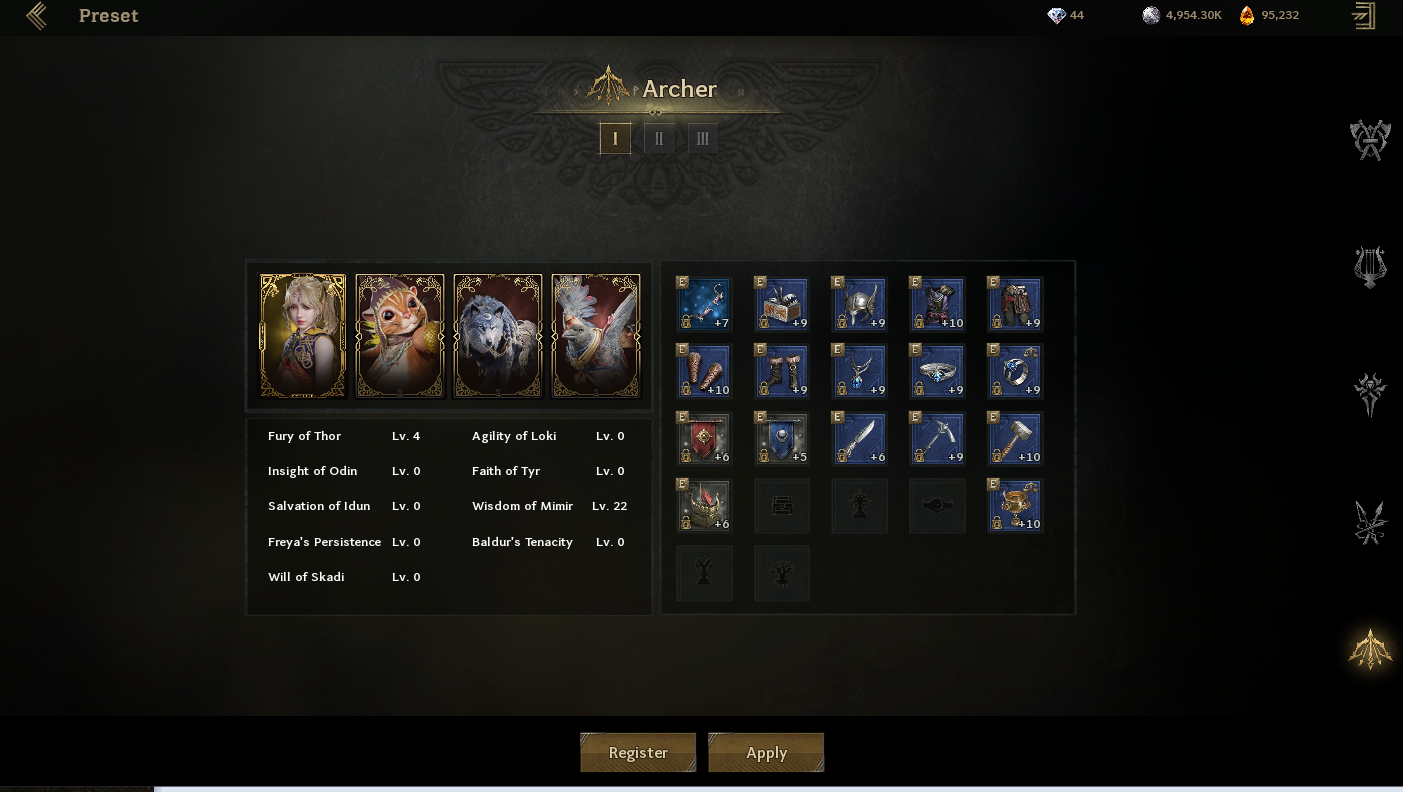Select the golden trophy cup slot
The width and height of the screenshot is (1403, 792).
[x=1016, y=506]
